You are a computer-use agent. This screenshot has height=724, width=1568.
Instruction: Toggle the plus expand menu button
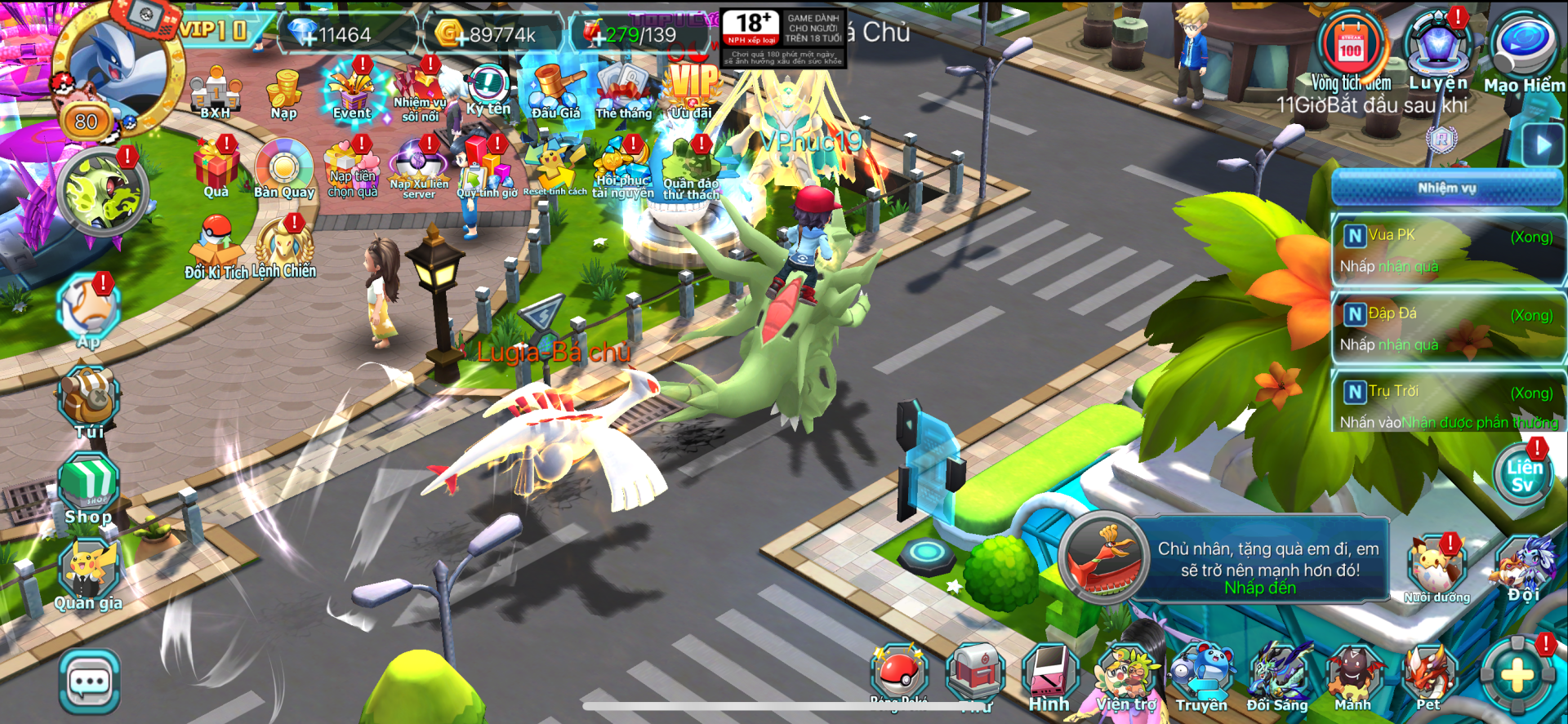pyautogui.click(x=1517, y=676)
